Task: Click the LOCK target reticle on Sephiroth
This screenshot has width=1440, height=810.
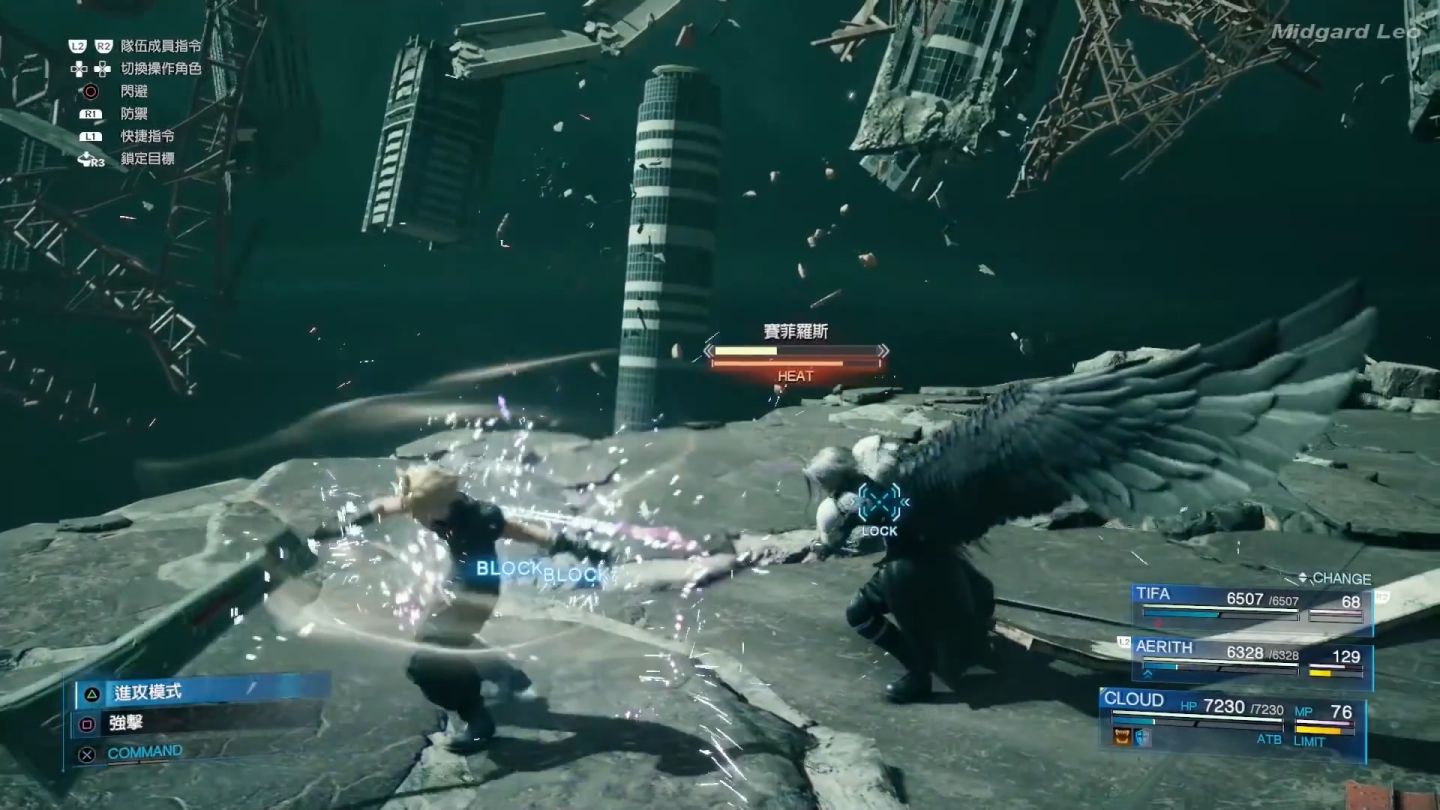Action: point(879,503)
